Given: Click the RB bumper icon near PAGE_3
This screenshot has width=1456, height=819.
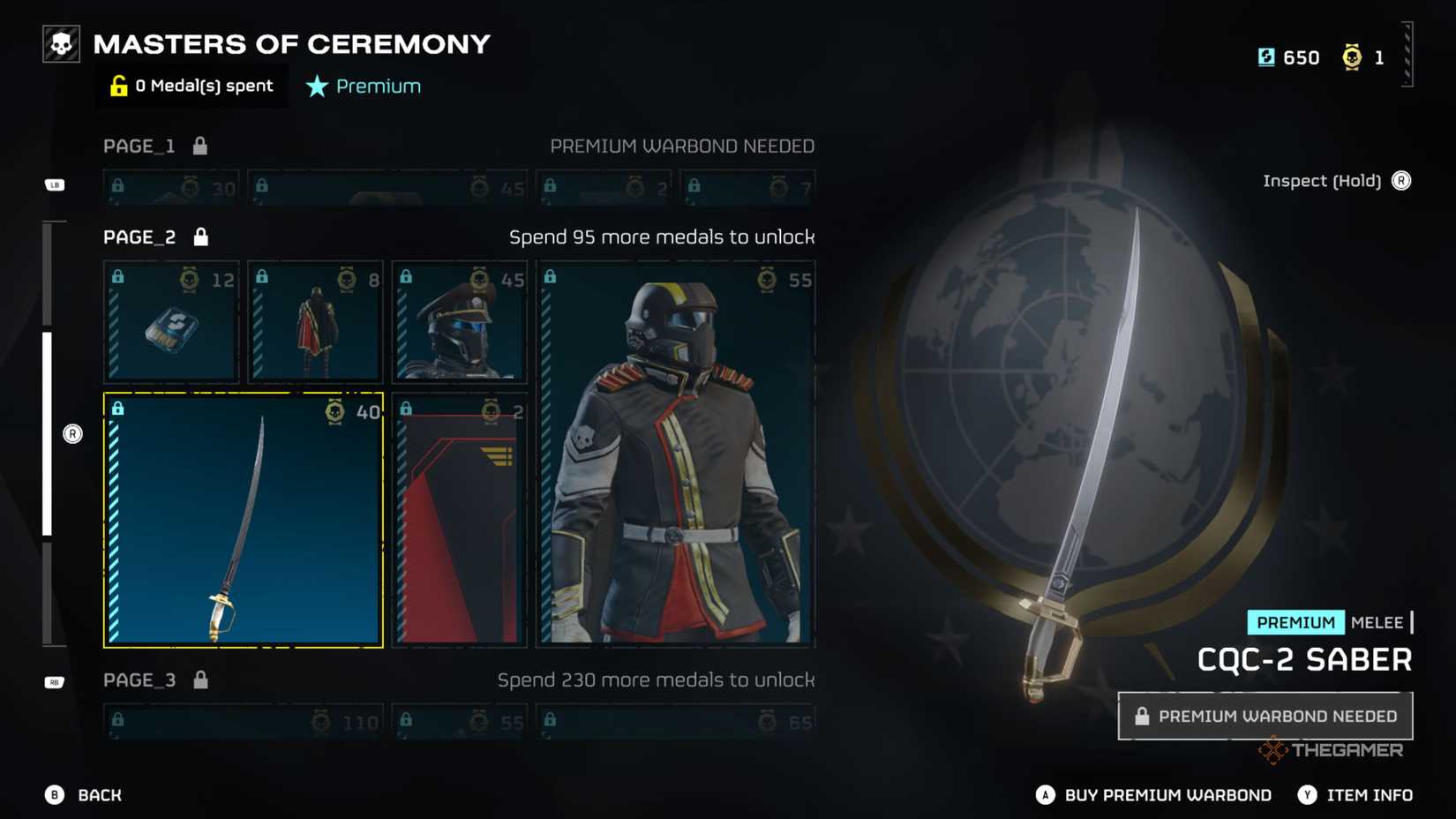Looking at the screenshot, I should (x=52, y=681).
